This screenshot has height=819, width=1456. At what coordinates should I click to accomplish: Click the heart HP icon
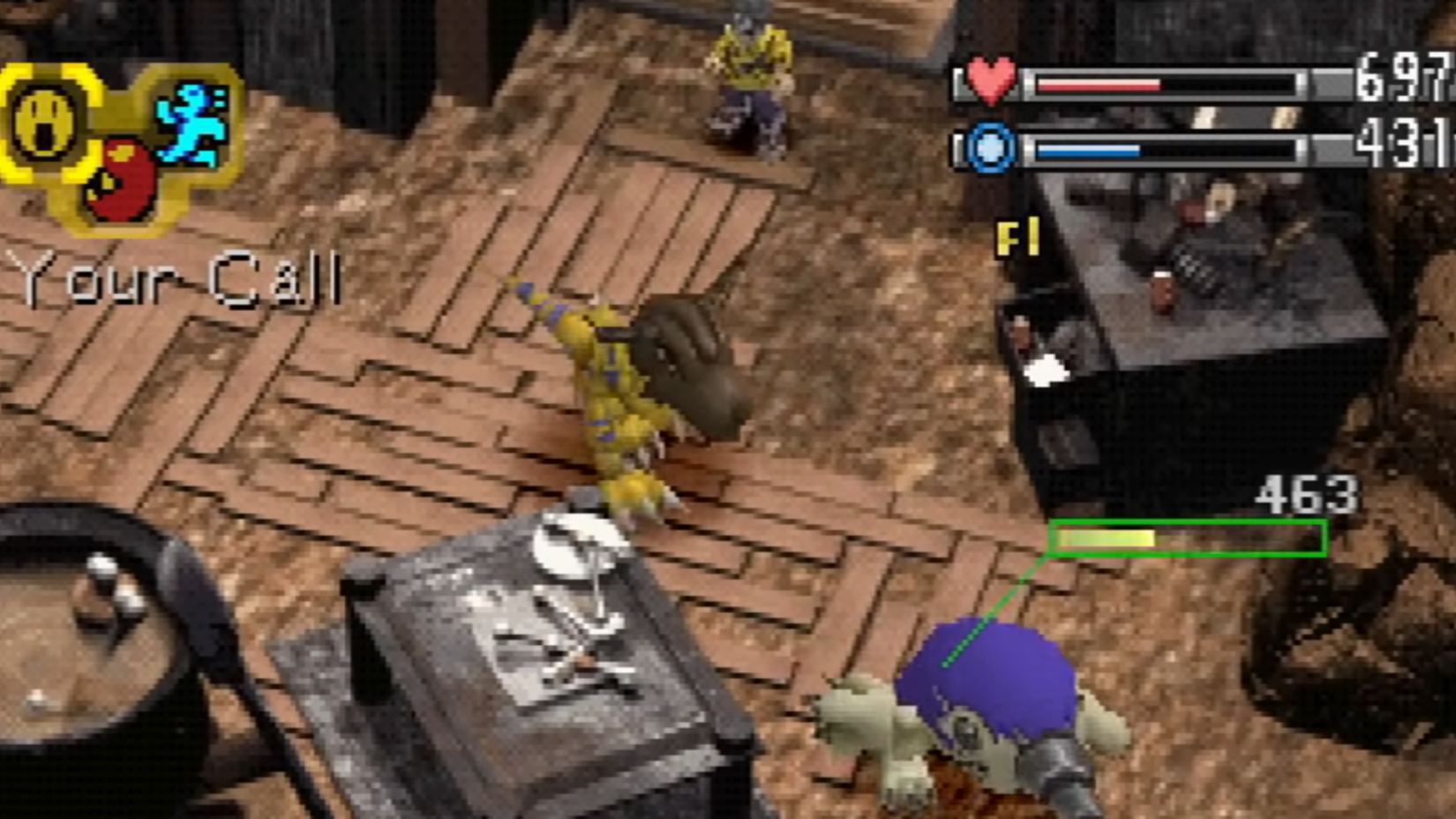[993, 78]
